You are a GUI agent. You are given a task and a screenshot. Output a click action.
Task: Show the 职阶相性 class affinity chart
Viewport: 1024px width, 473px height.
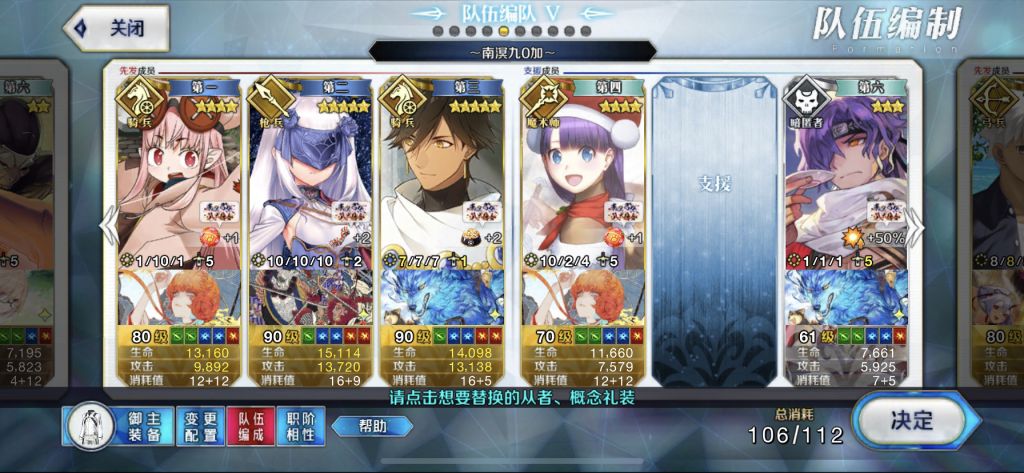tap(299, 427)
